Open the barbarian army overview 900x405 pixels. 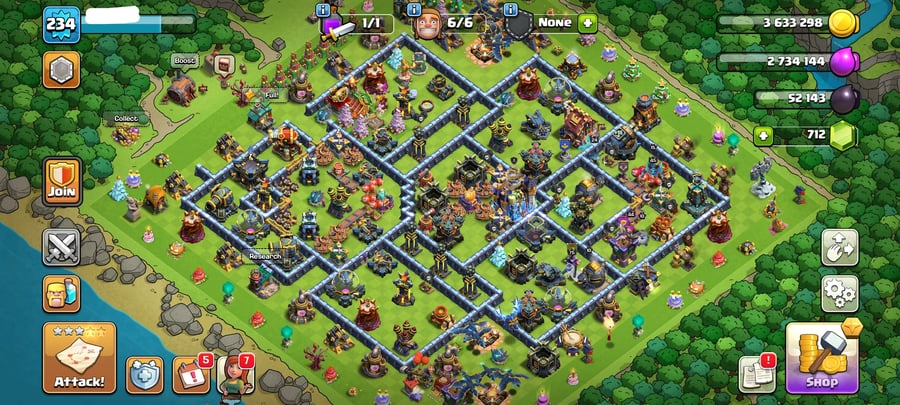[x=61, y=294]
